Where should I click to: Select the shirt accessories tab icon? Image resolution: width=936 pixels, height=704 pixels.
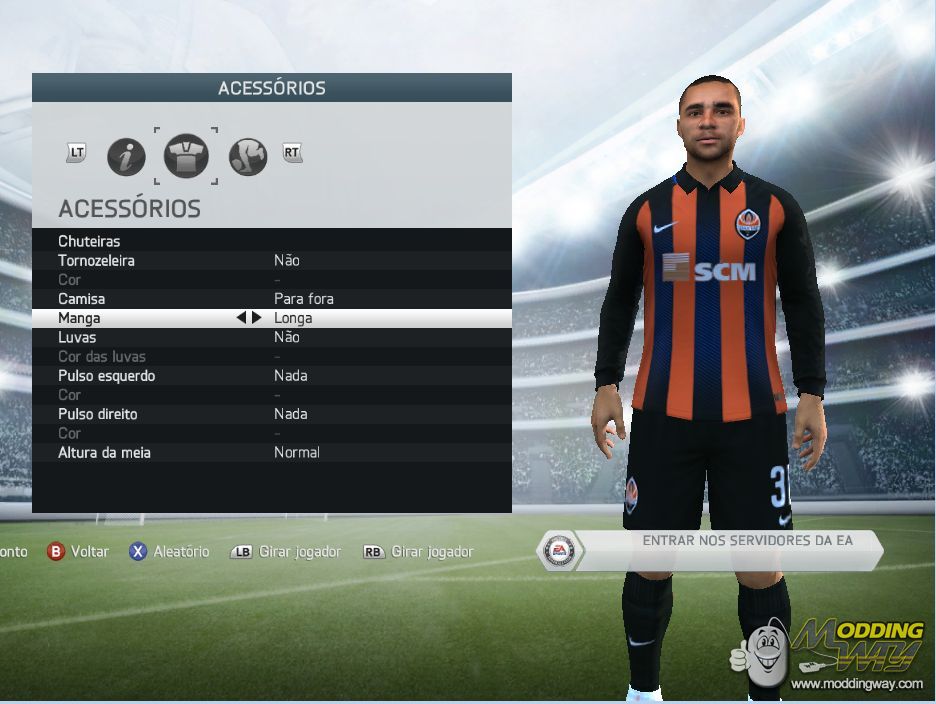tap(186, 157)
